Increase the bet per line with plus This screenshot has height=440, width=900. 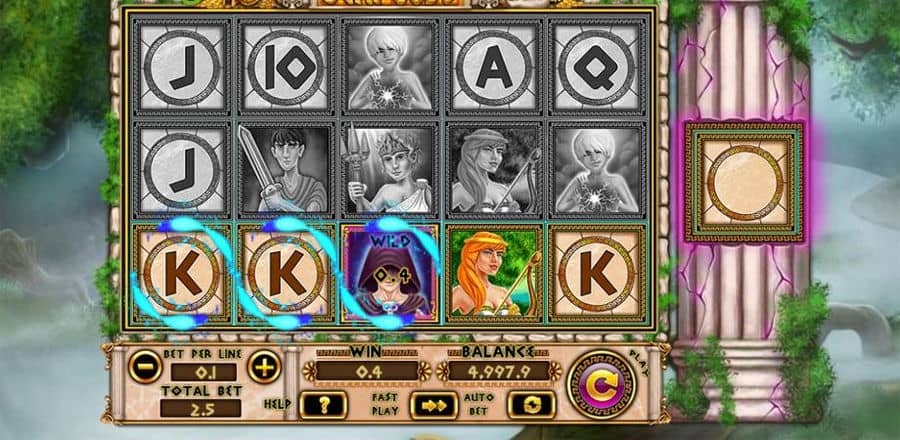(264, 367)
